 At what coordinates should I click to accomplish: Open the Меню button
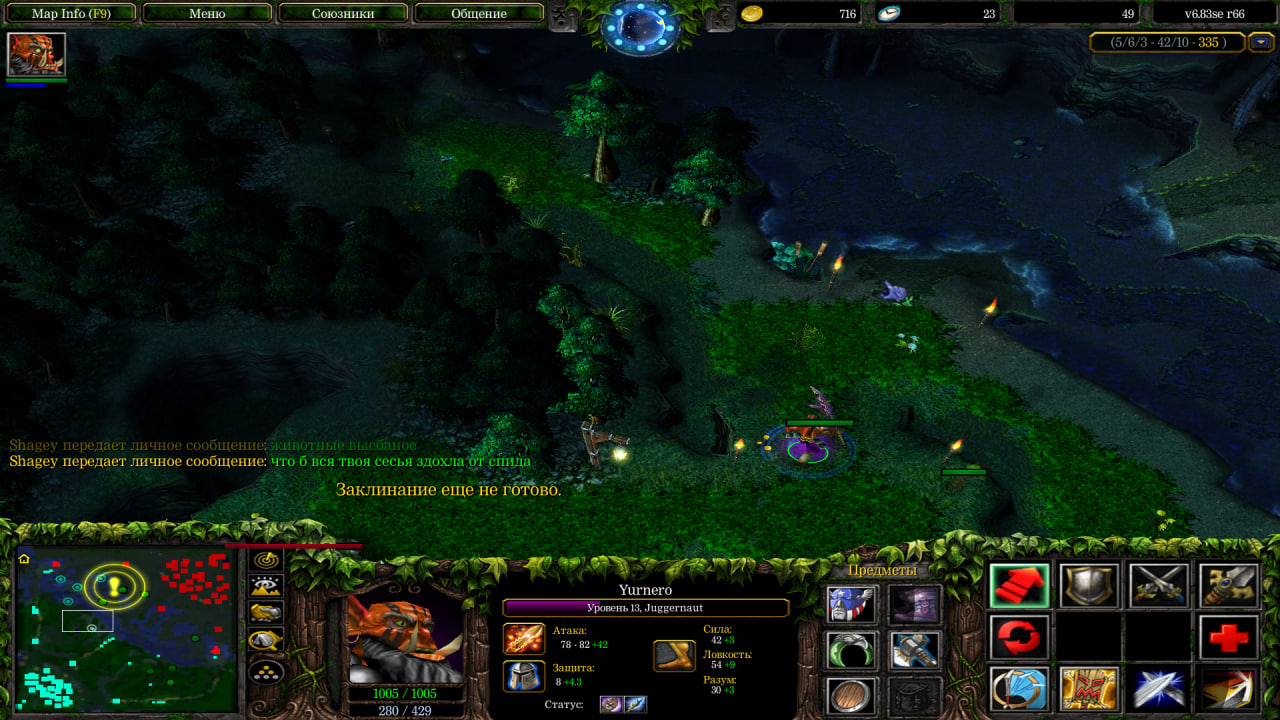(207, 14)
